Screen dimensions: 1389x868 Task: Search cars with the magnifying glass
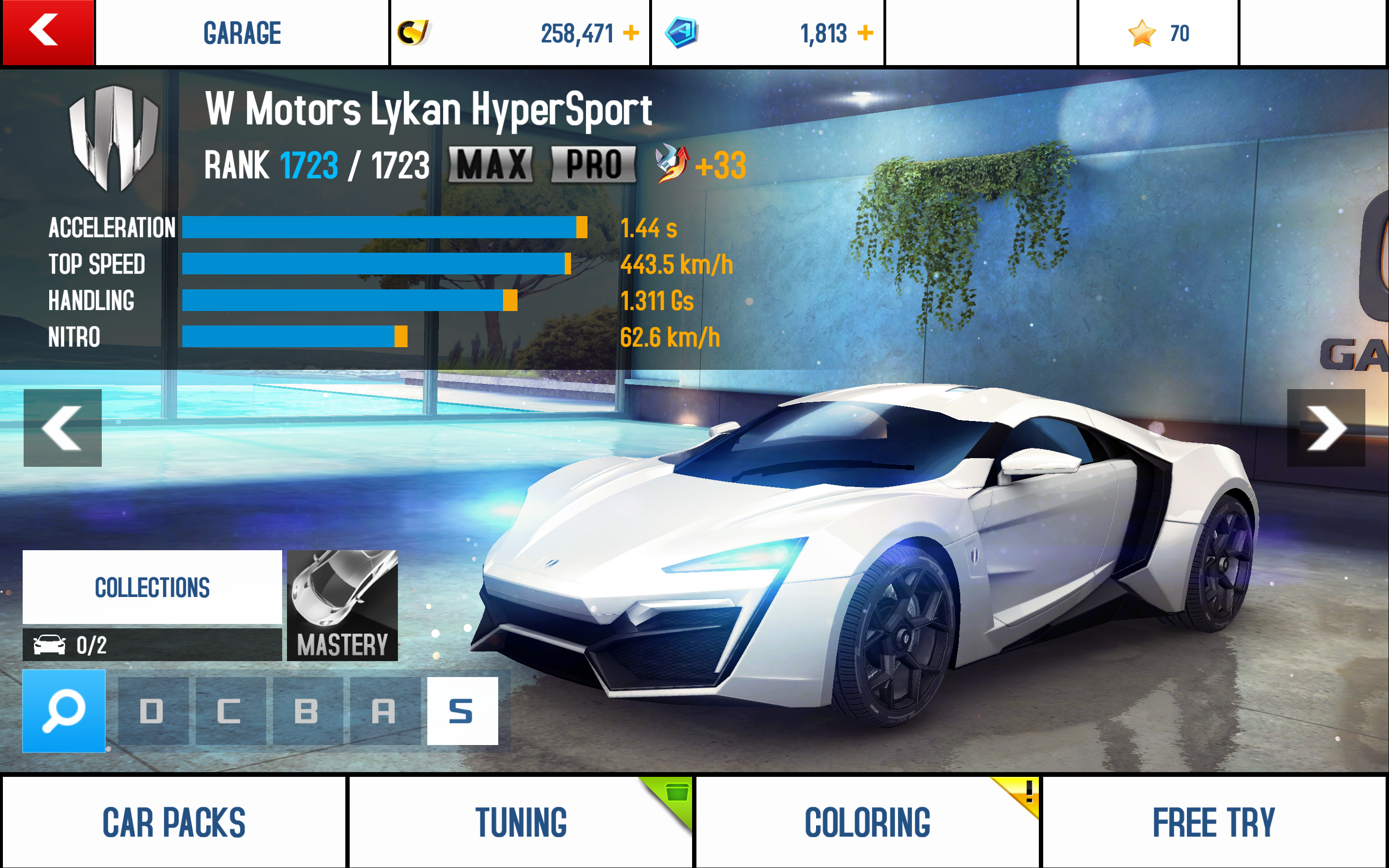(64, 711)
